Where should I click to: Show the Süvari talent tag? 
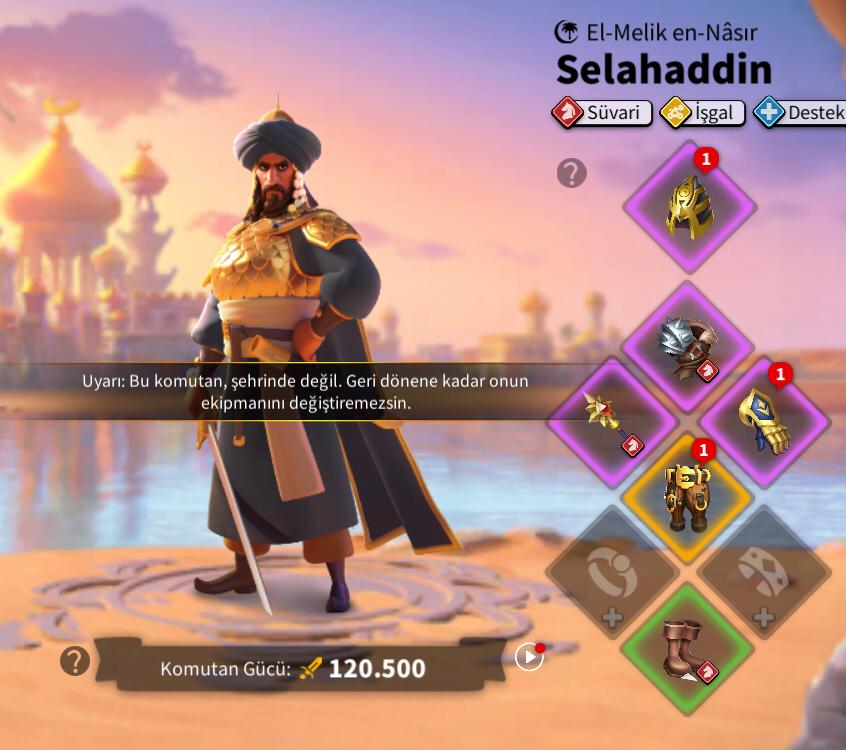(x=602, y=112)
